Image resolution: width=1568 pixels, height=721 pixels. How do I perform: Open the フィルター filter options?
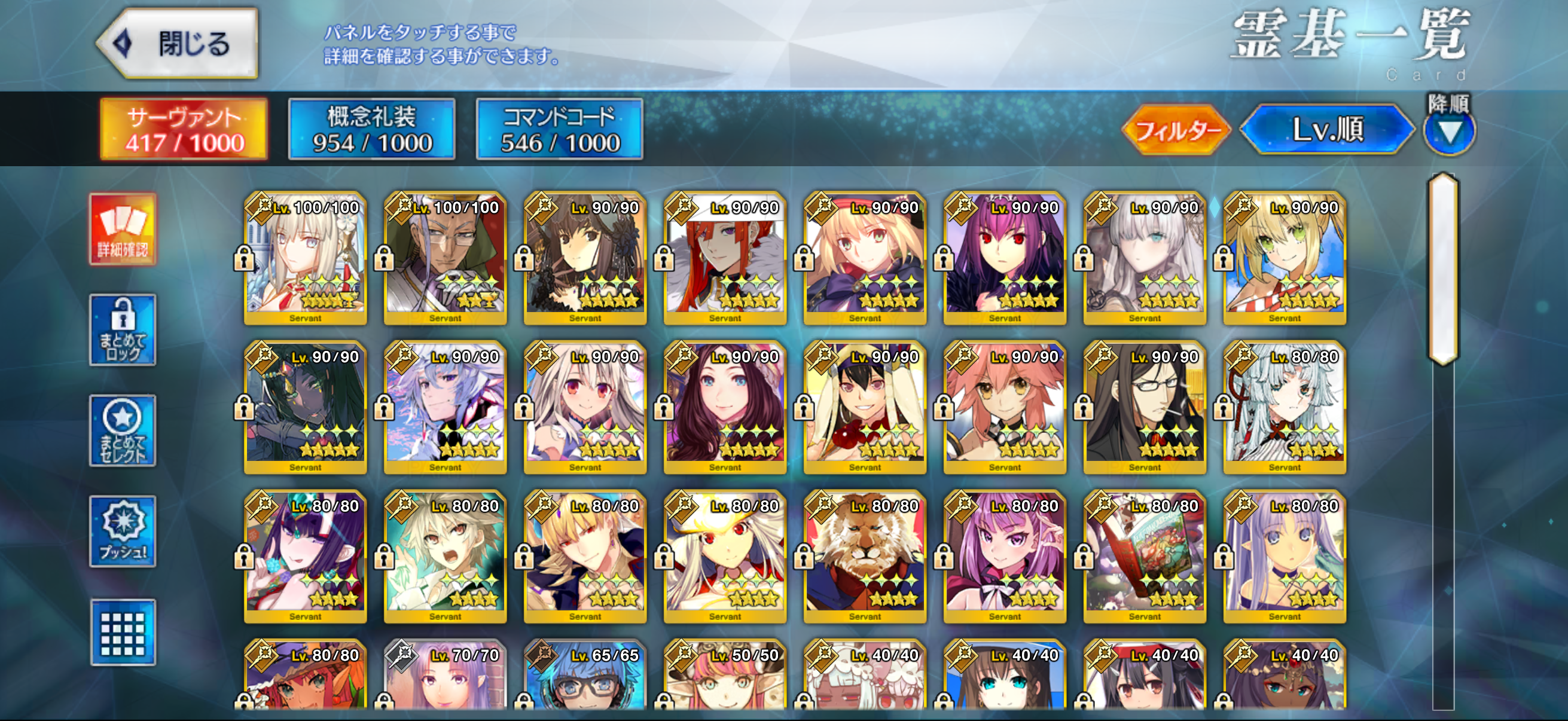pos(1176,130)
